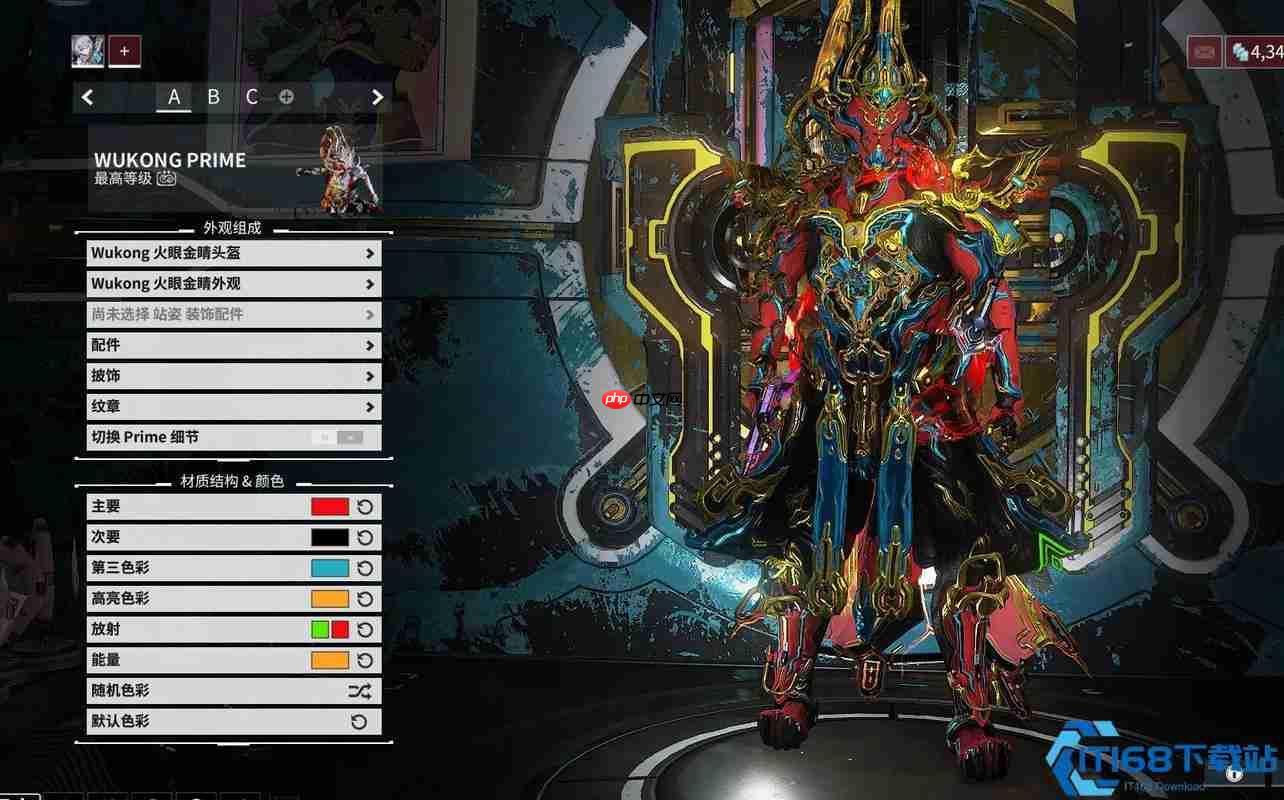Switch to config tab C

pos(252,97)
